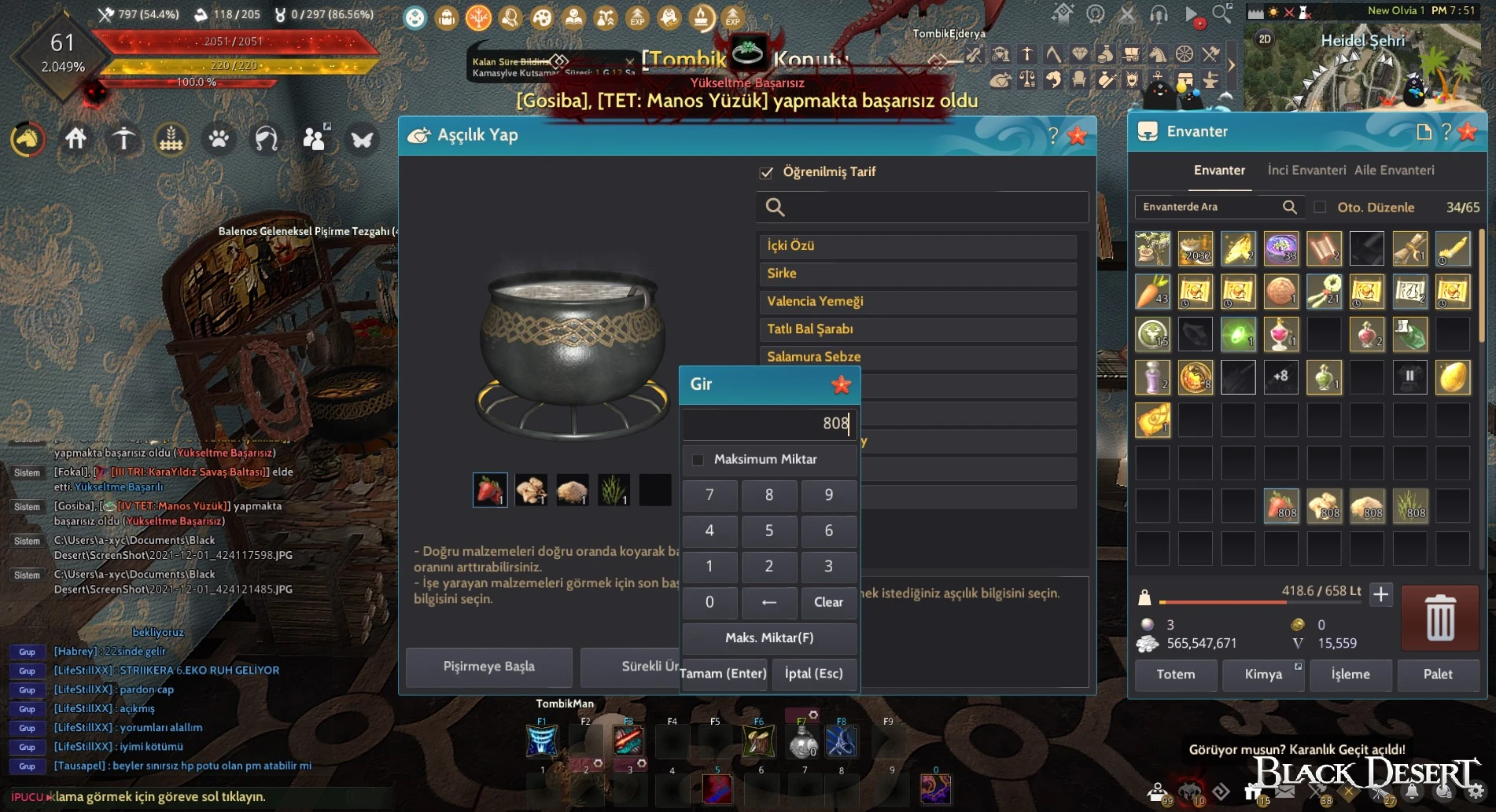Enter digit 7 on the numpad
1496x812 pixels.
click(709, 495)
